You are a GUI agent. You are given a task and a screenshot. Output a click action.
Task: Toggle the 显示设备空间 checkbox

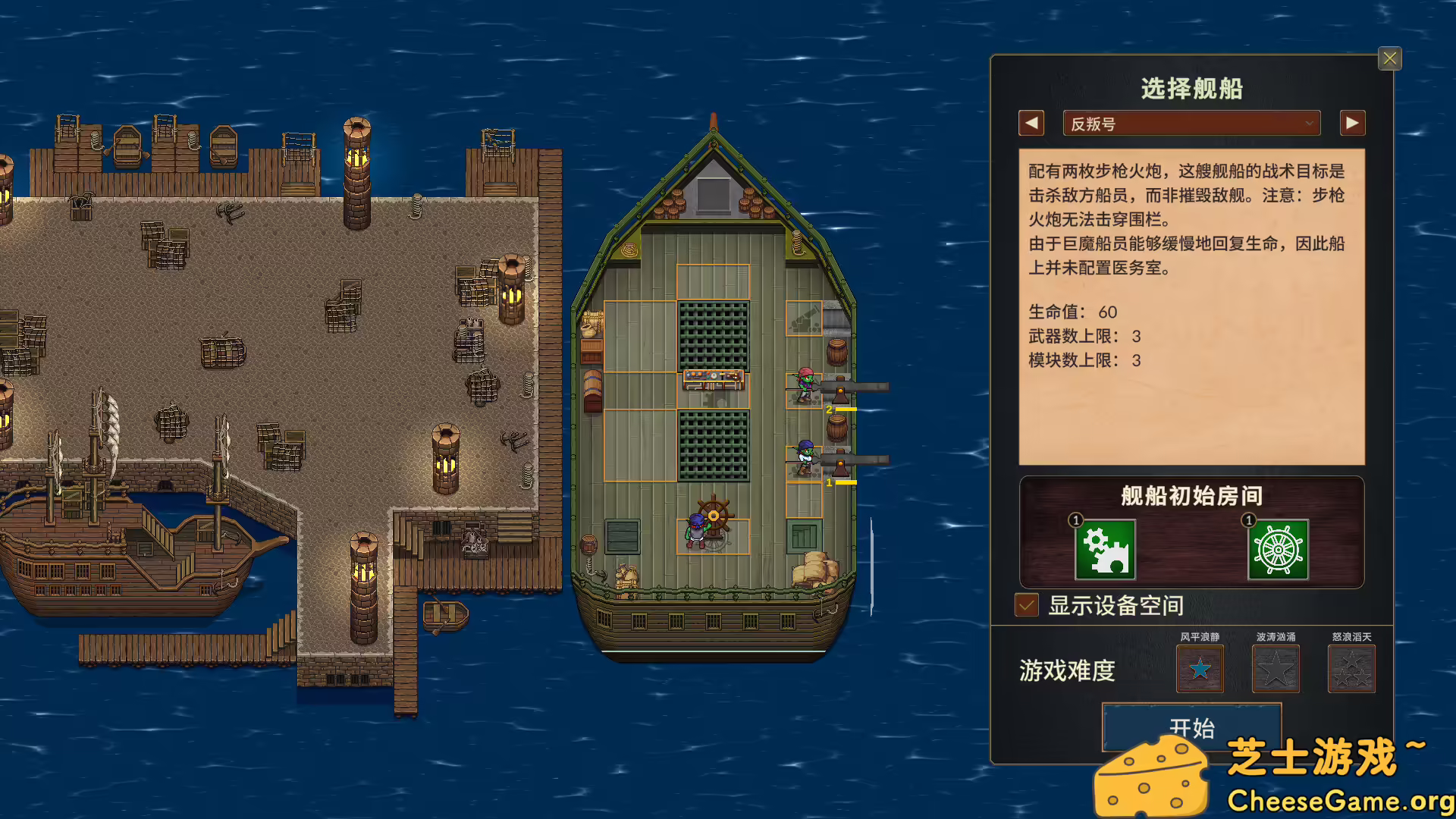tap(1027, 605)
